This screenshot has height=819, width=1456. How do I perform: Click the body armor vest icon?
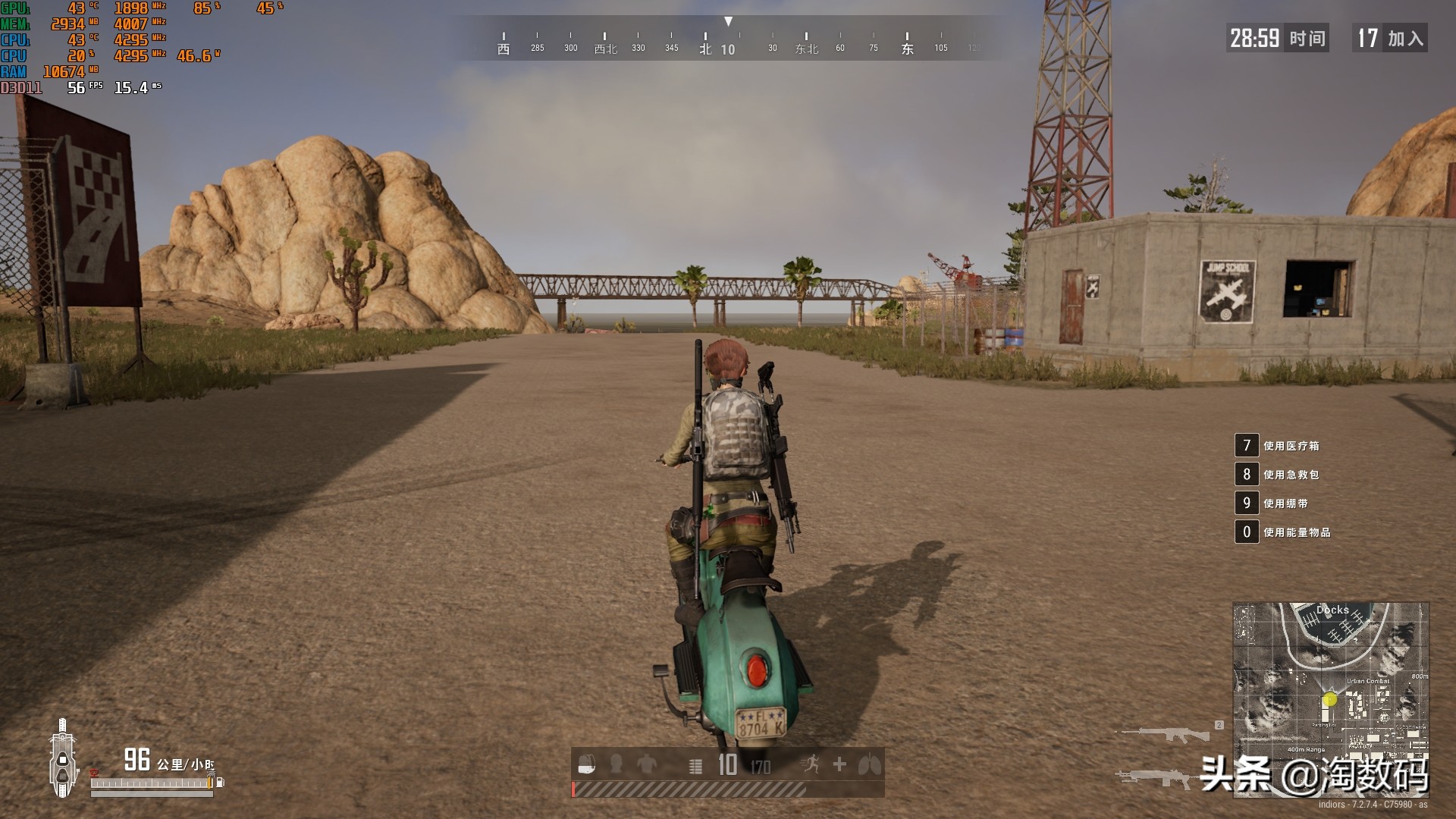coord(647,764)
